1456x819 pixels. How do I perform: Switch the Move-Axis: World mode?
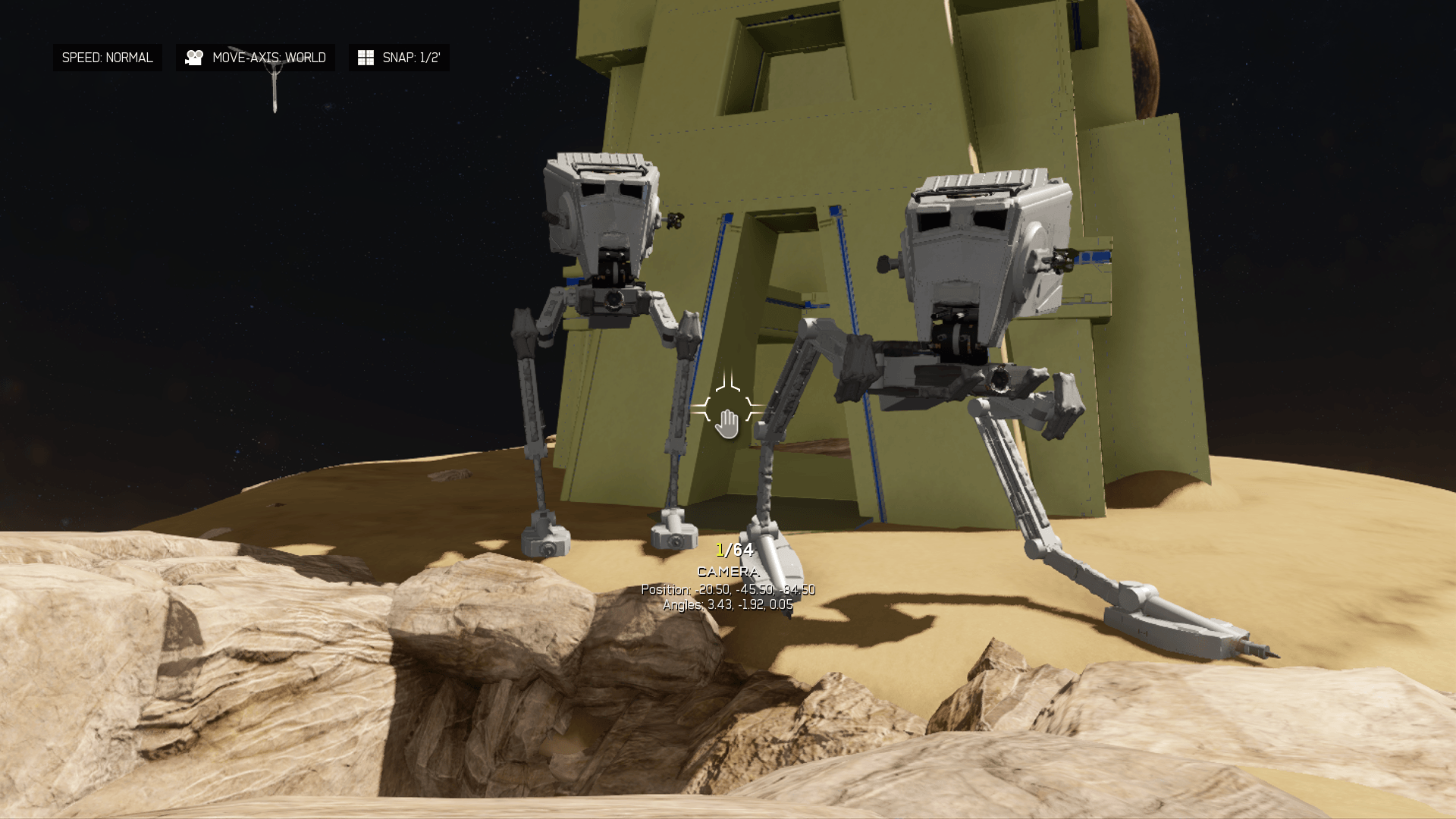coord(256,58)
